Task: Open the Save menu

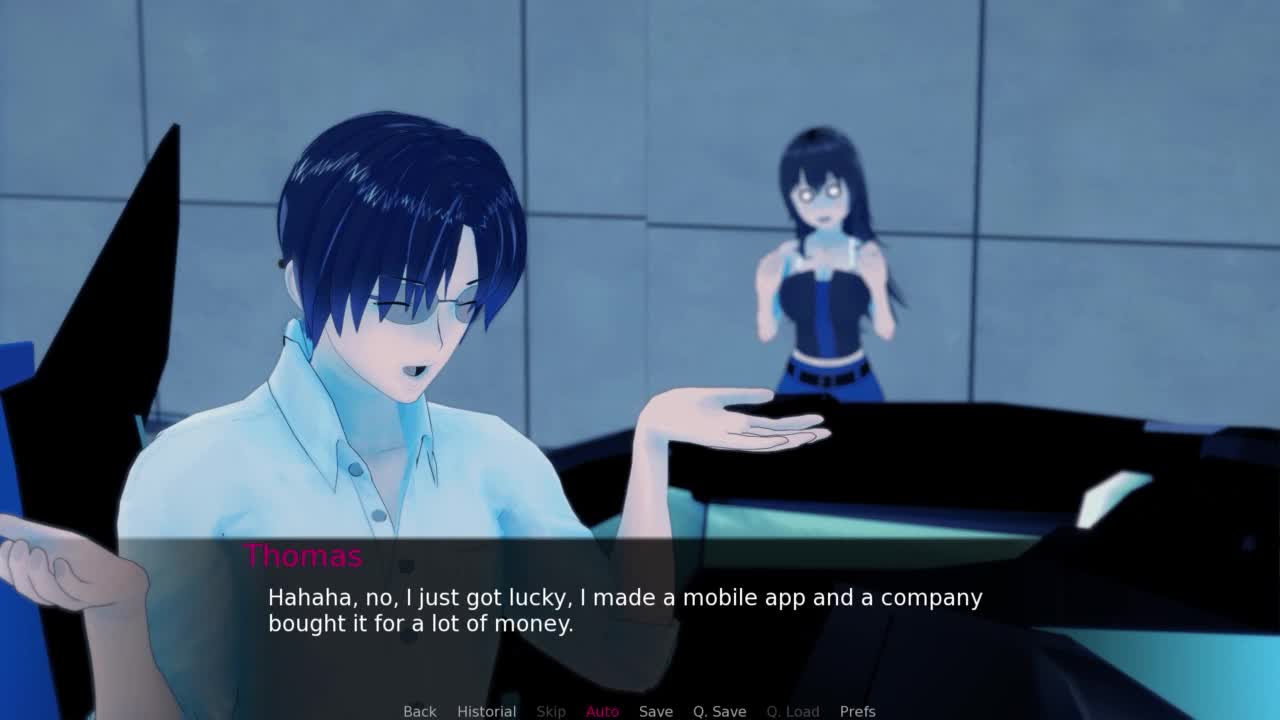Action: pos(656,711)
